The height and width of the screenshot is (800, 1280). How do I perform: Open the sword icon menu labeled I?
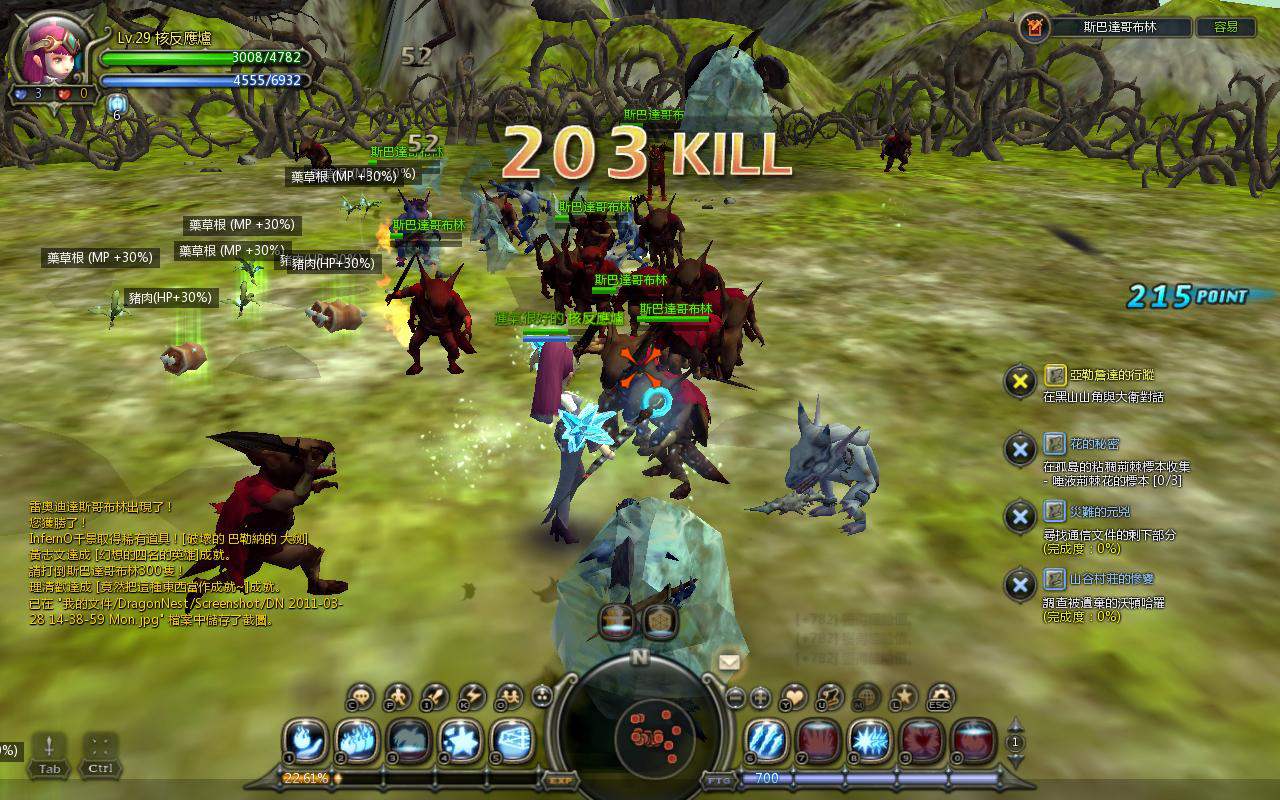pos(435,696)
